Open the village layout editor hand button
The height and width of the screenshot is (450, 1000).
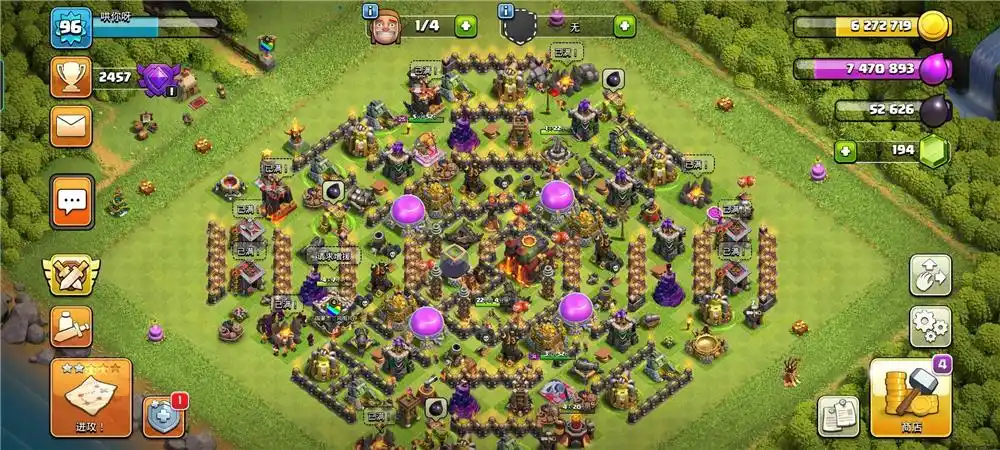point(929,275)
